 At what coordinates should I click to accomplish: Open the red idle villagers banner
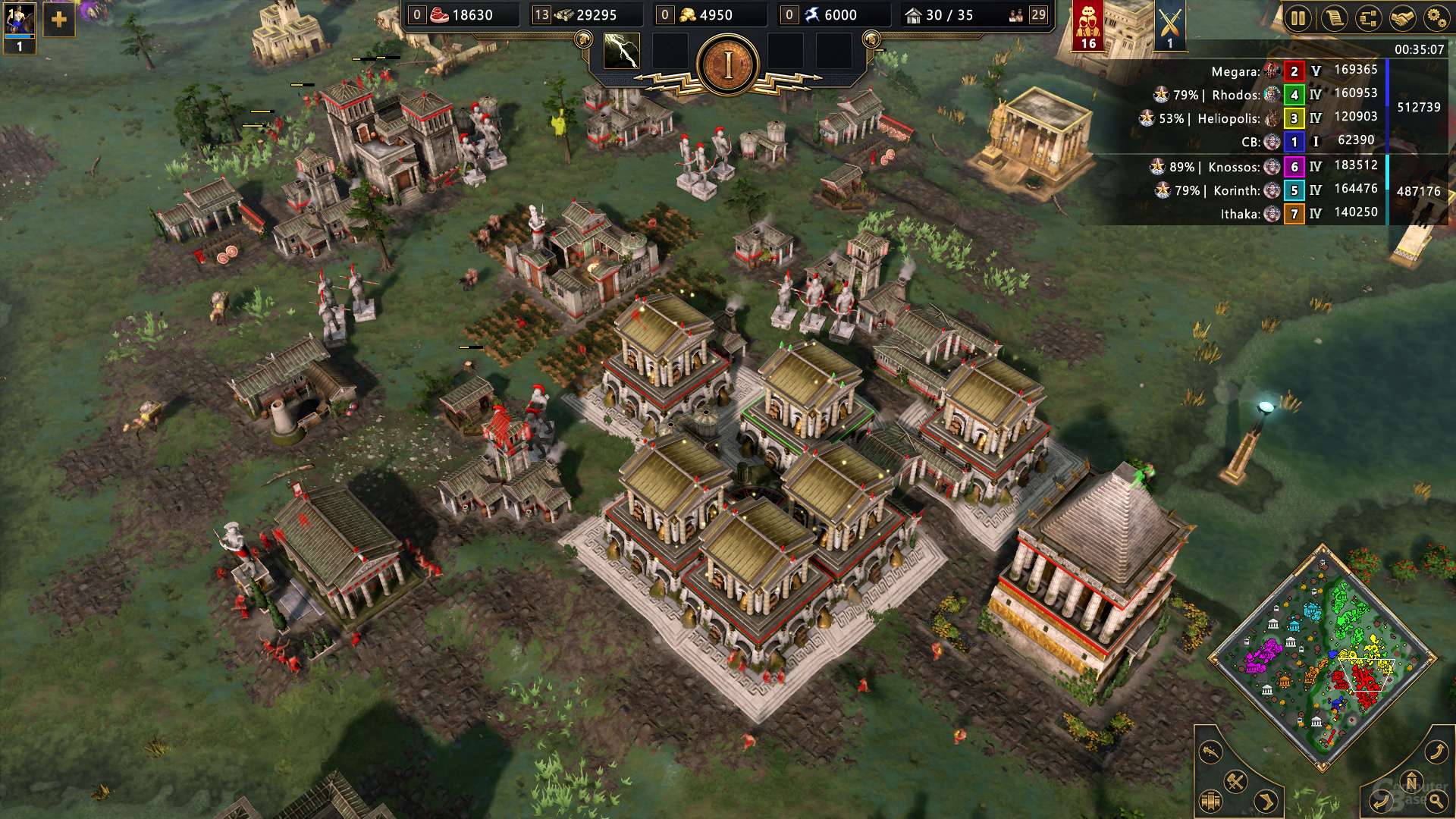coord(1088,25)
